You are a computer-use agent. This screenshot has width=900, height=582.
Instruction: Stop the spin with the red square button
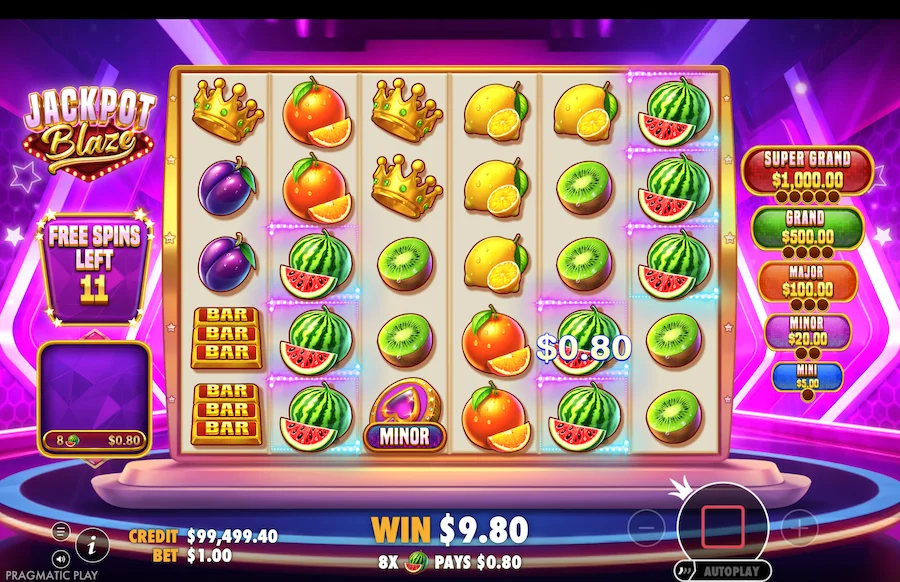(723, 525)
